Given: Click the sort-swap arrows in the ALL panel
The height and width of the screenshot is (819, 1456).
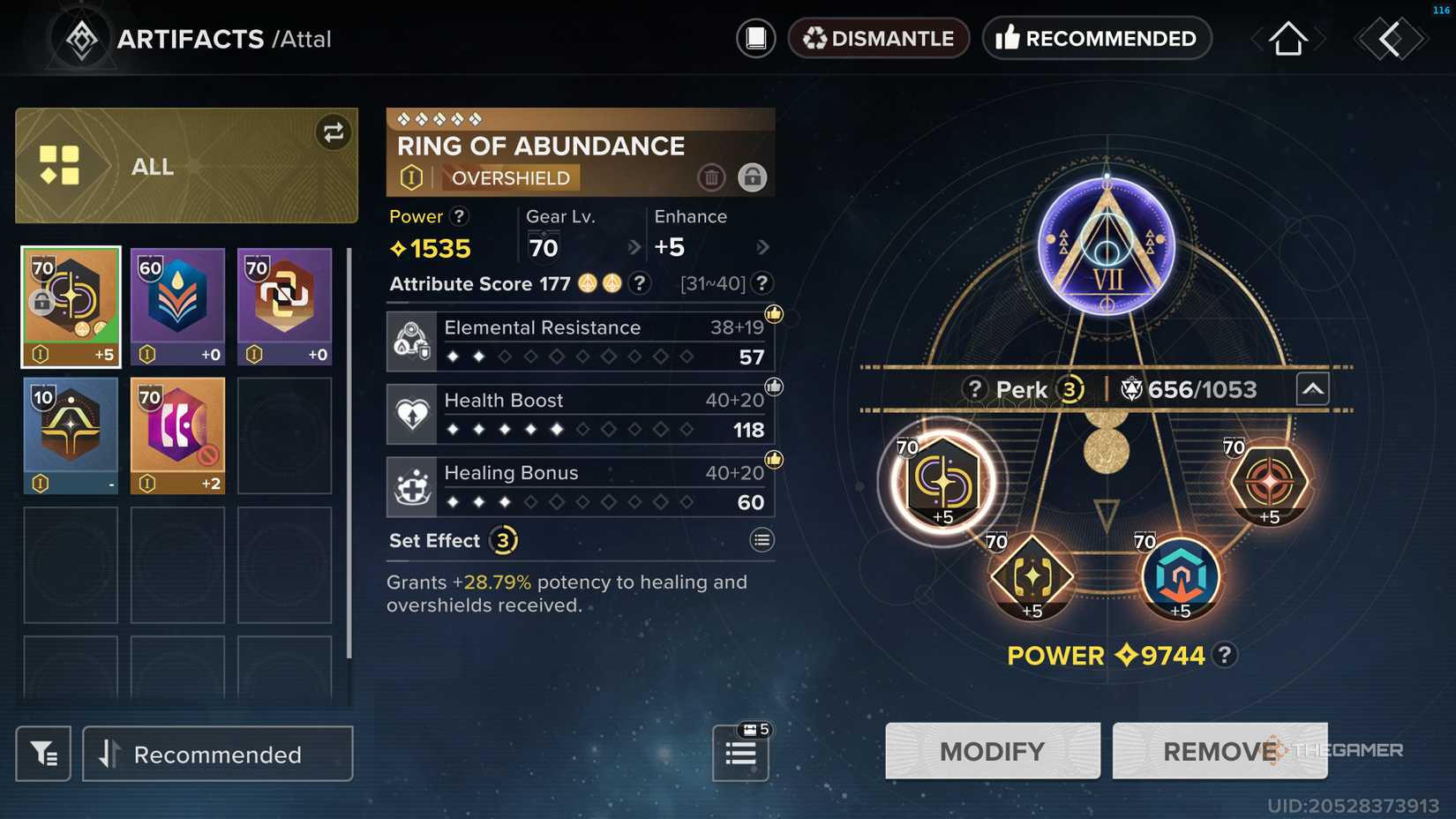Looking at the screenshot, I should 334,133.
